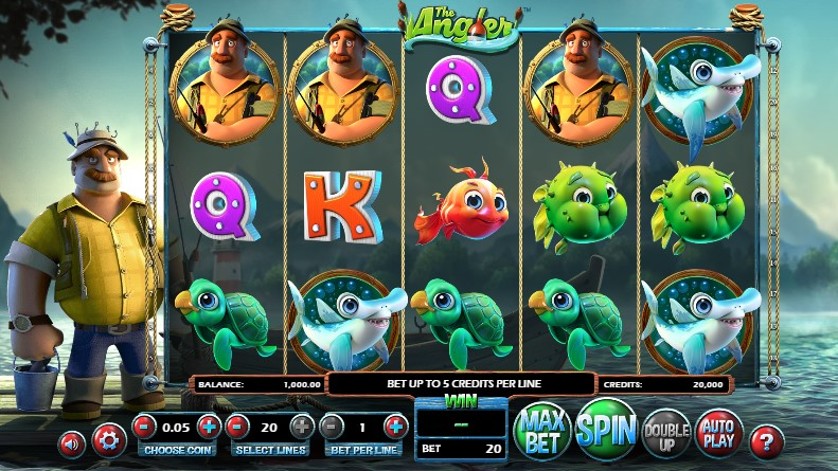Open the help question mark button
Screen dimensions: 838x471
767,439
